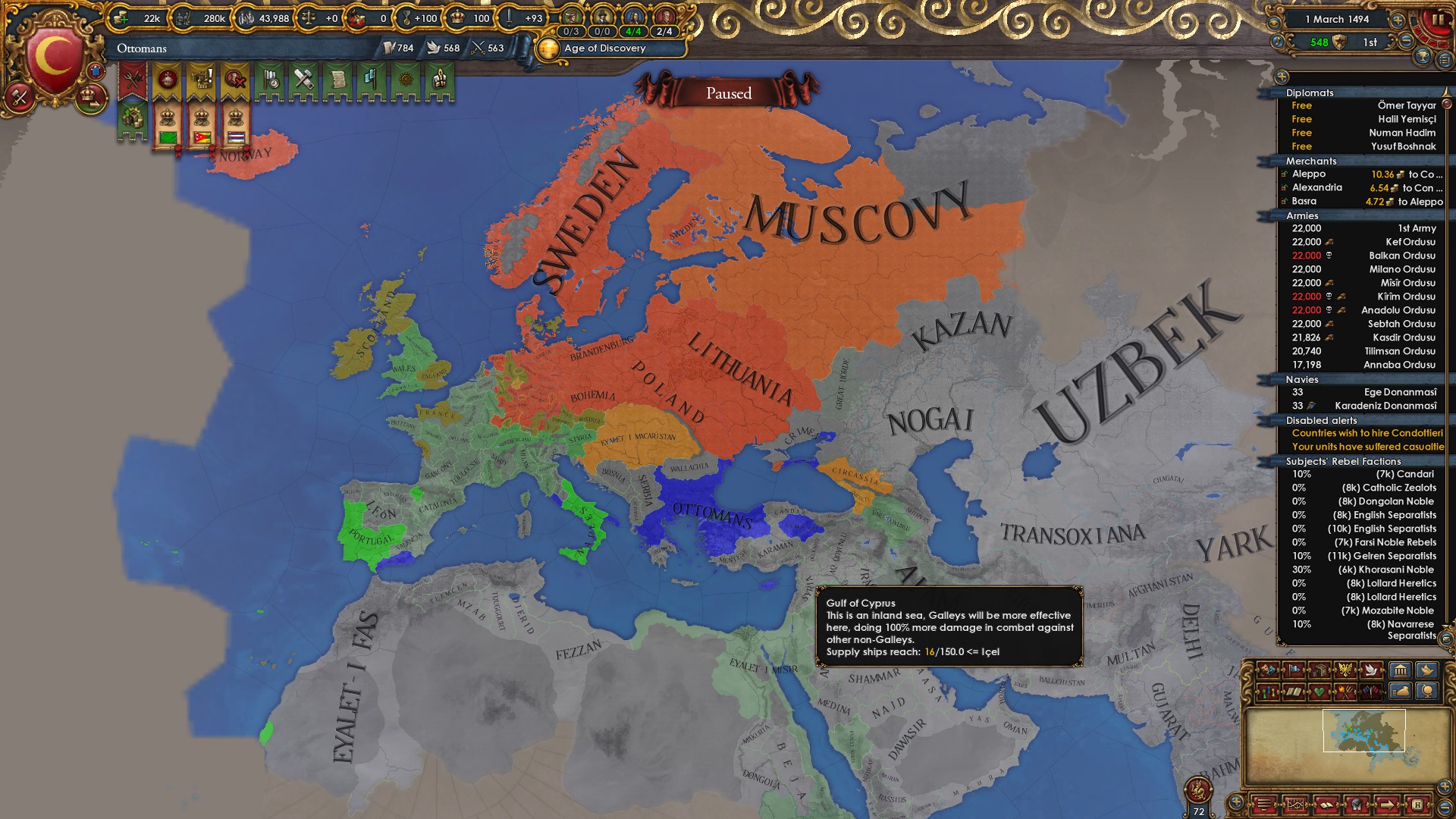Increase game speed with the plus control
Screen dimensions: 1456x819
tap(1398, 20)
